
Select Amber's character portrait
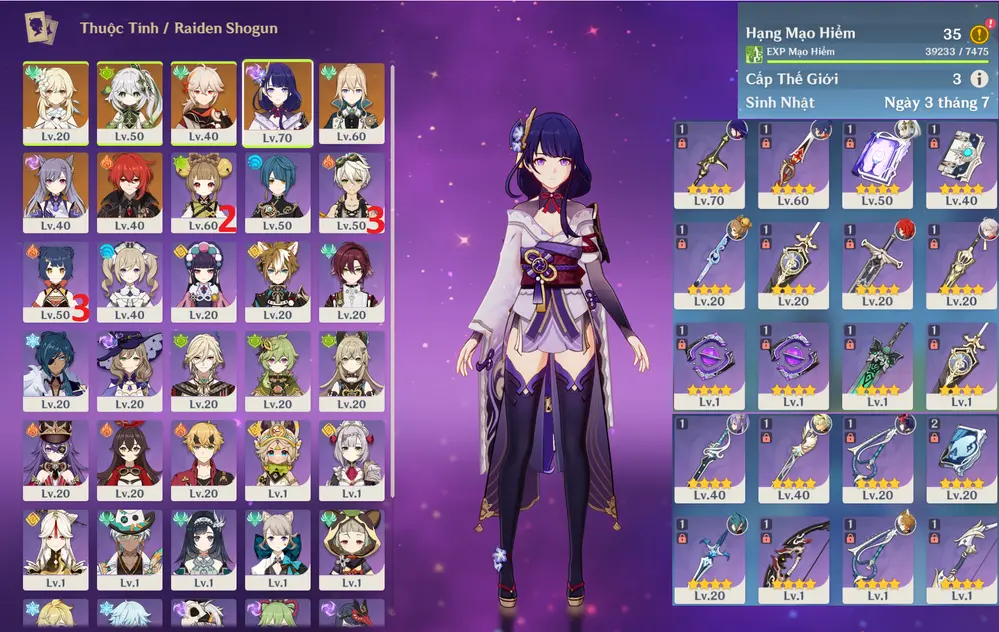[130, 459]
